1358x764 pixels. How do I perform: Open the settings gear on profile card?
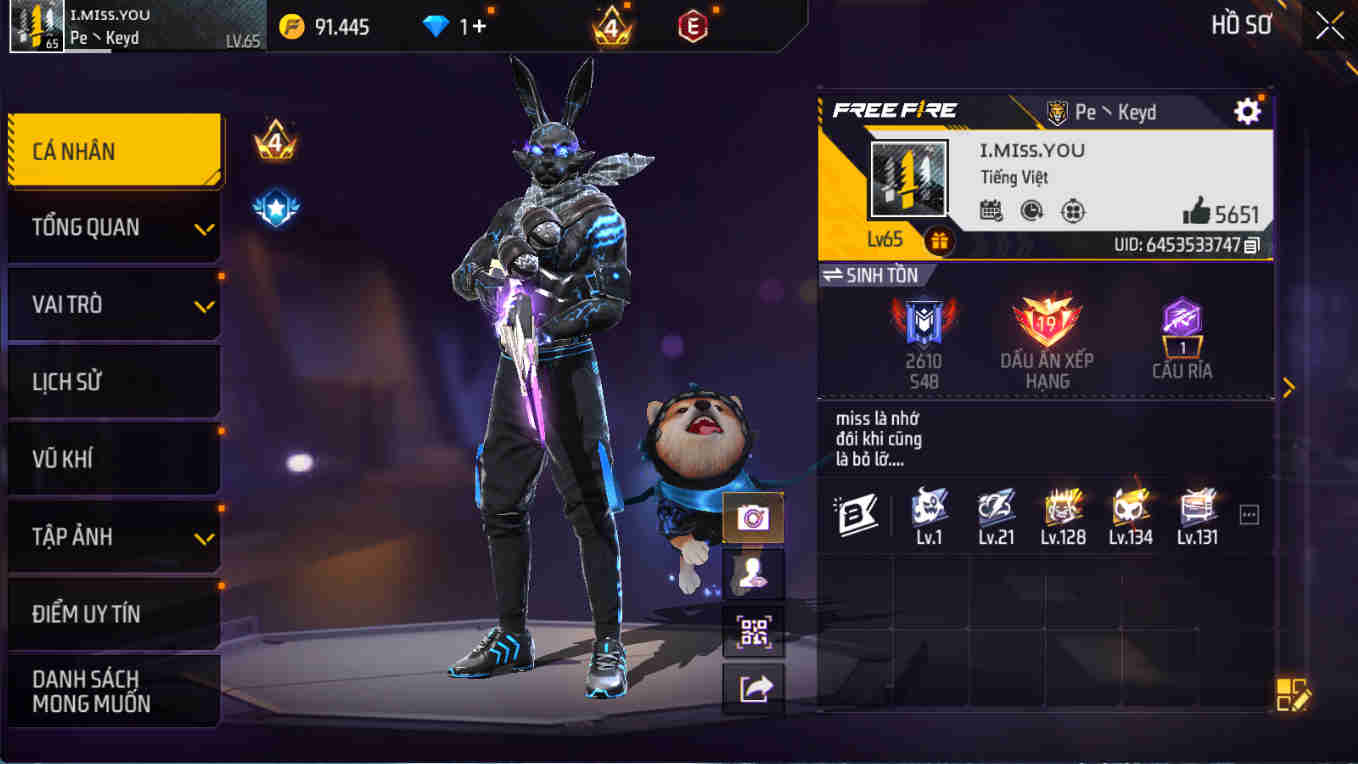coord(1247,112)
